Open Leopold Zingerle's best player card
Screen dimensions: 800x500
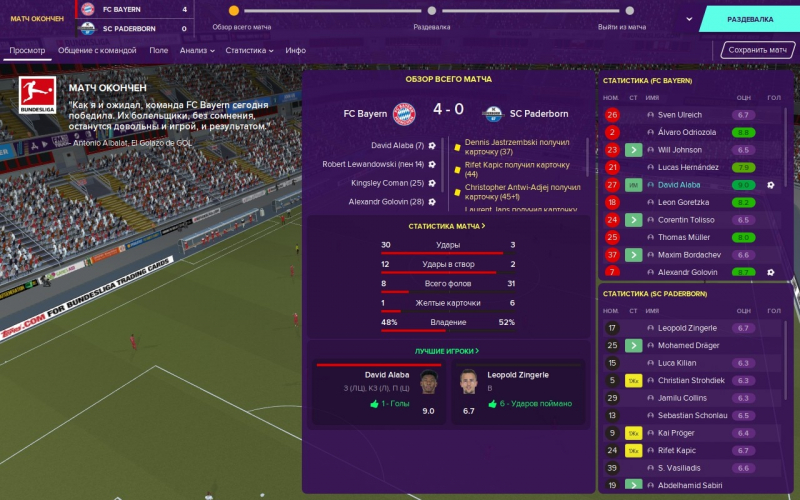[515, 391]
